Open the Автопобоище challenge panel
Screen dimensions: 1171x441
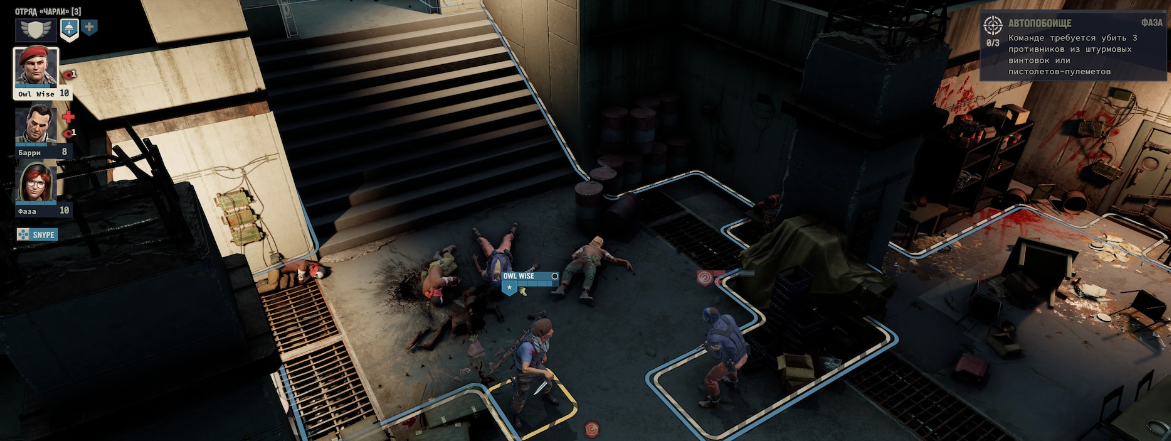click(1072, 46)
